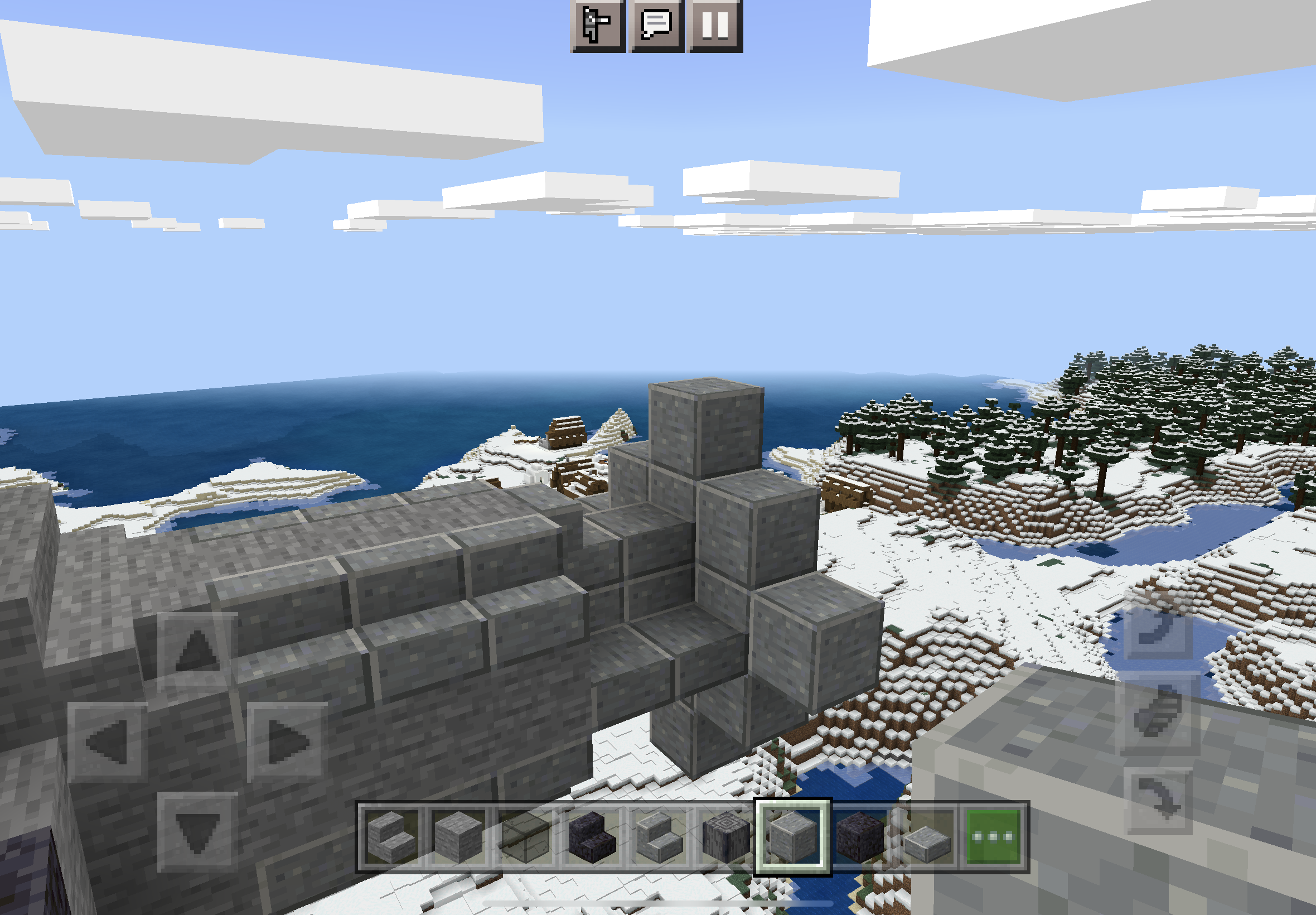Tap the D-pad right arrow
1316x915 pixels.
(x=287, y=741)
